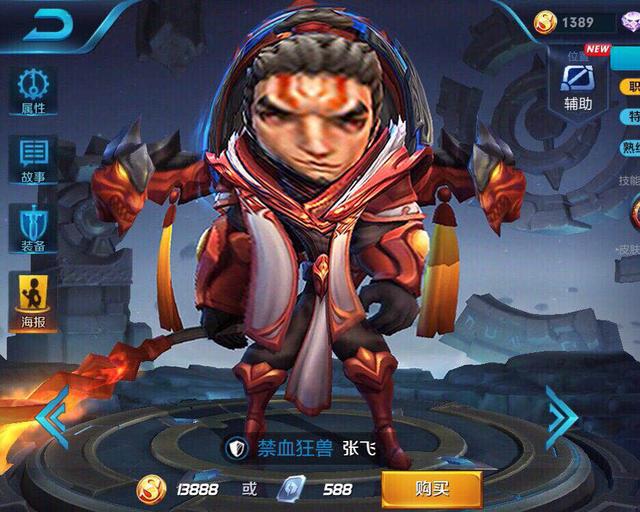Open the 故事 story panel
This screenshot has height=512, width=640.
(x=33, y=159)
